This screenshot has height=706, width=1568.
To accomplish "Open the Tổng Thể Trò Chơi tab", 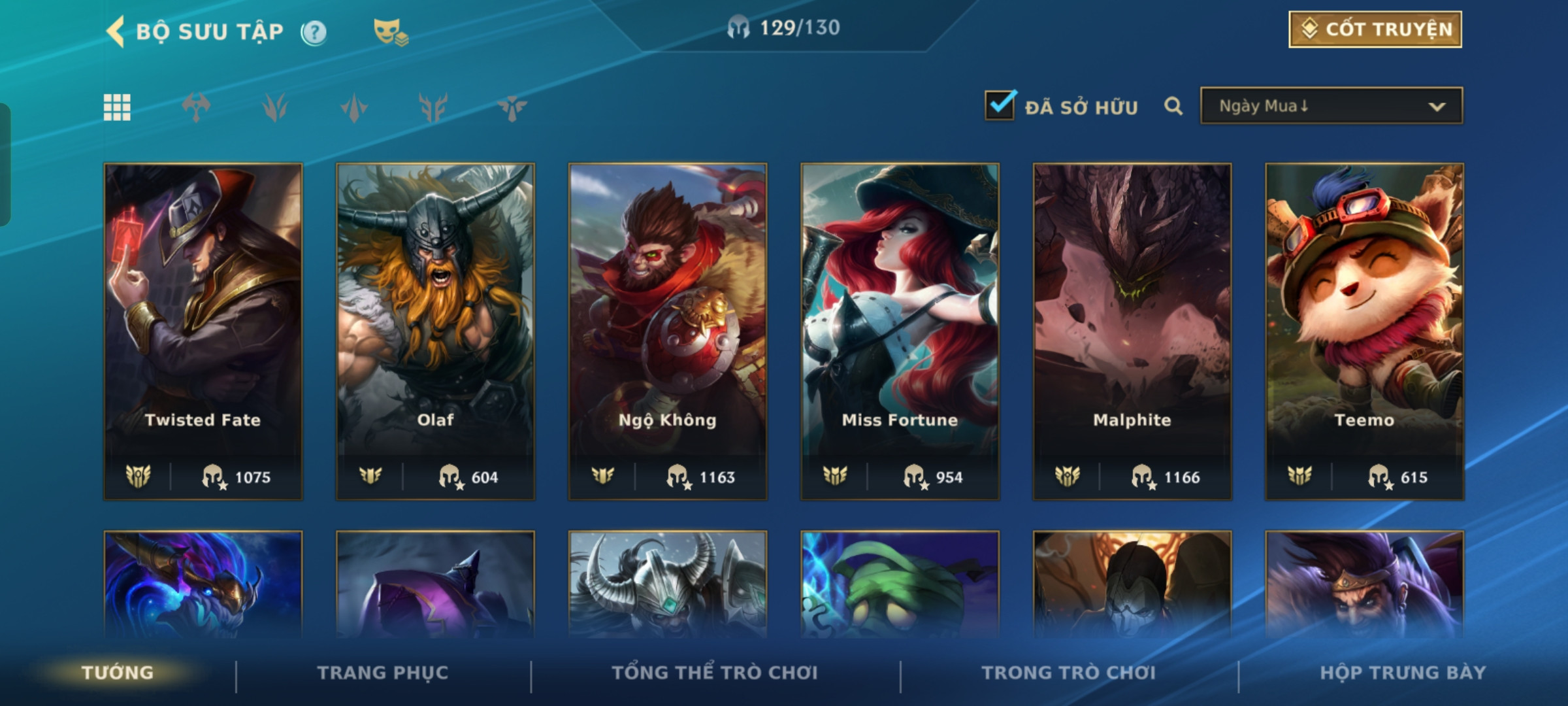I will 715,673.
